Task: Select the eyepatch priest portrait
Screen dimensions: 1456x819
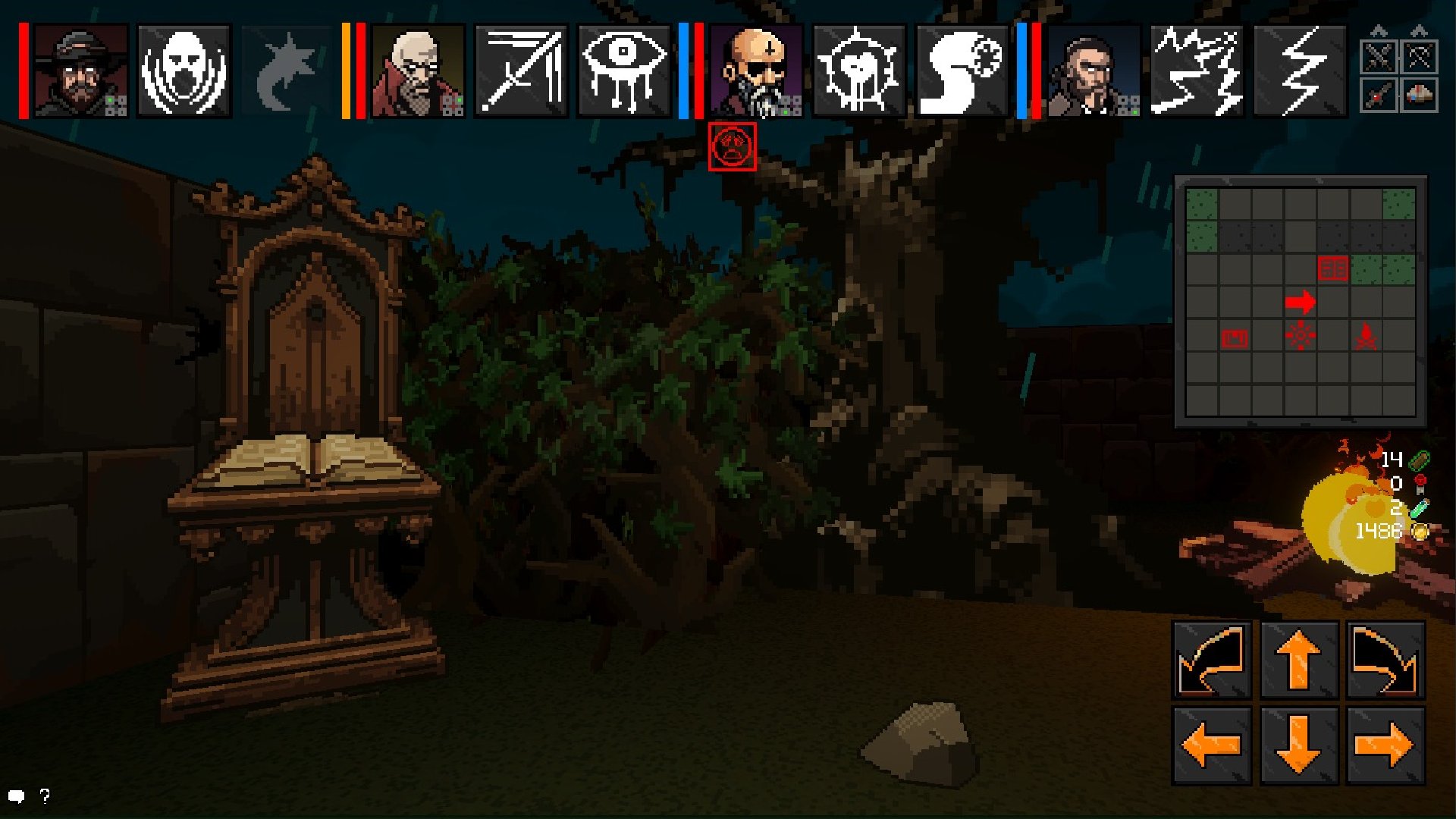Action: [x=756, y=71]
